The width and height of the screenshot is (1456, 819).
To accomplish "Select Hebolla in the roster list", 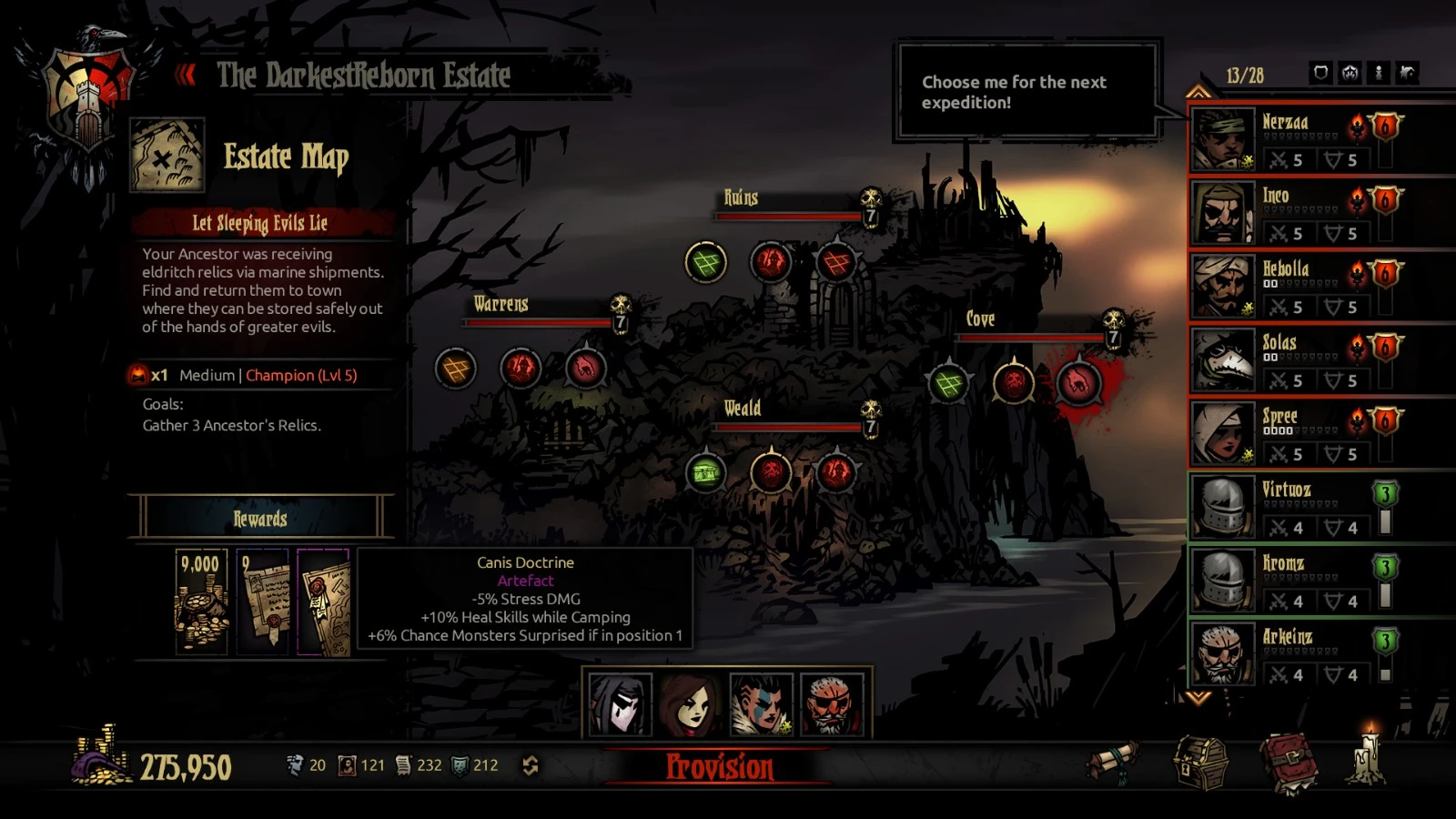I will pyautogui.click(x=1223, y=286).
